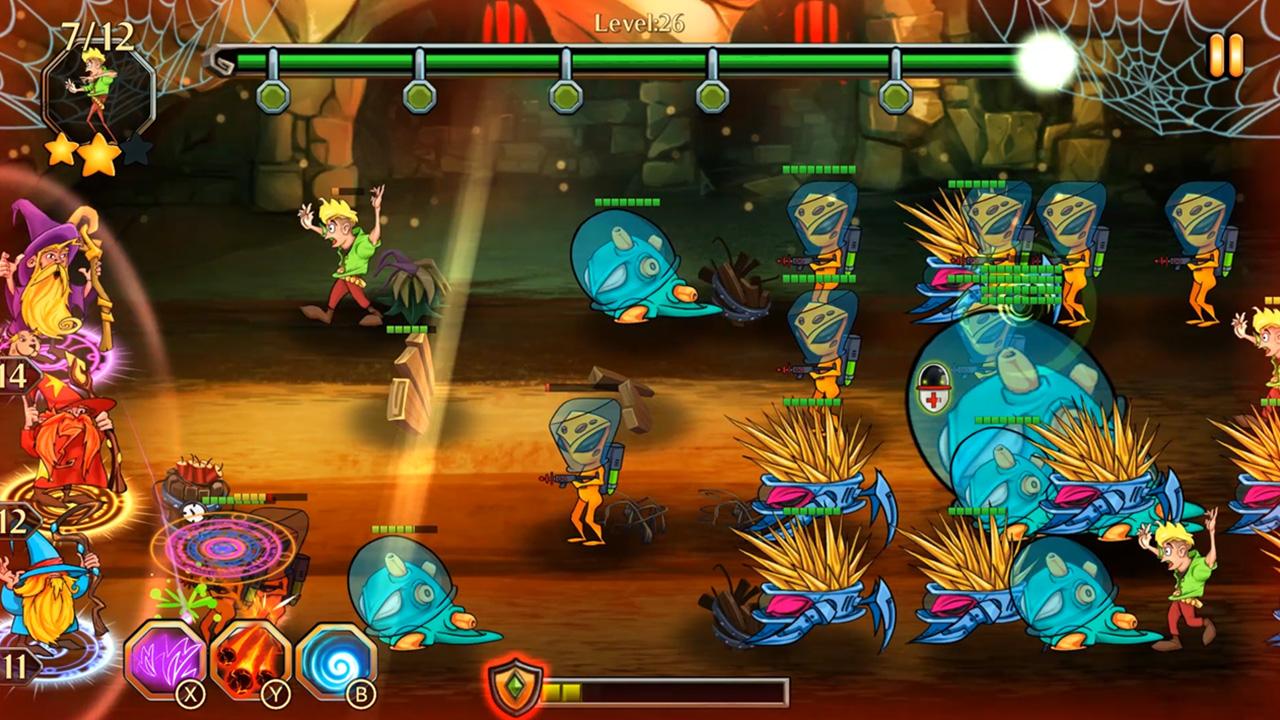Activate the purple crystal spikes ability
1280x720 pixels.
click(164, 659)
